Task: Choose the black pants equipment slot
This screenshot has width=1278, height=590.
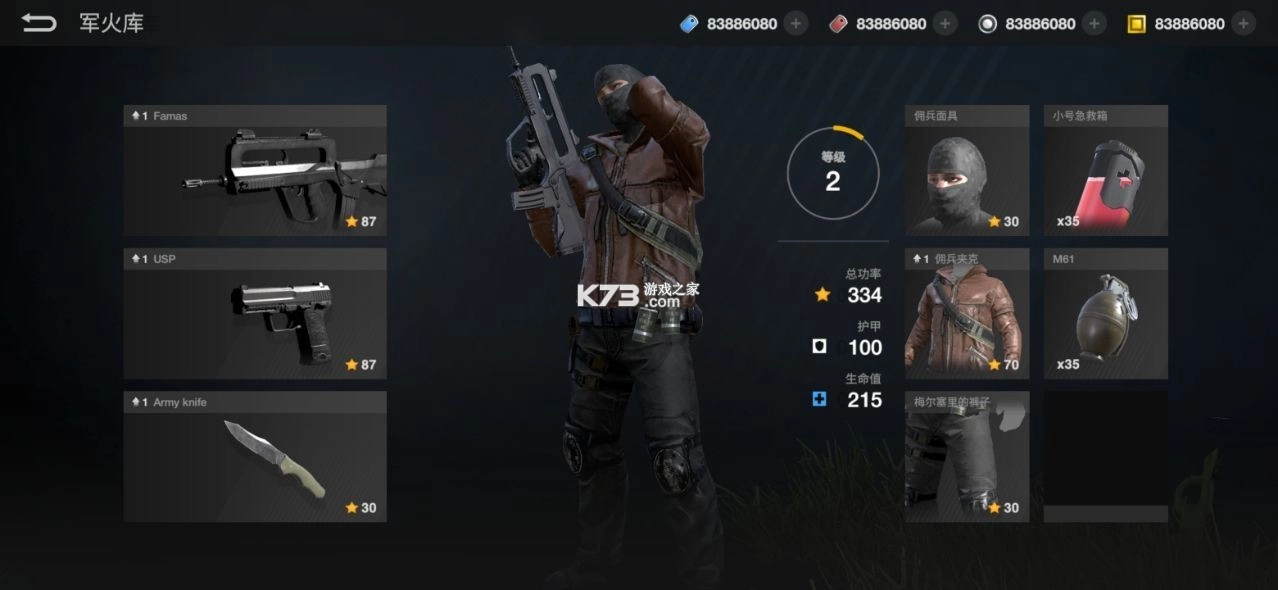Action: point(966,457)
